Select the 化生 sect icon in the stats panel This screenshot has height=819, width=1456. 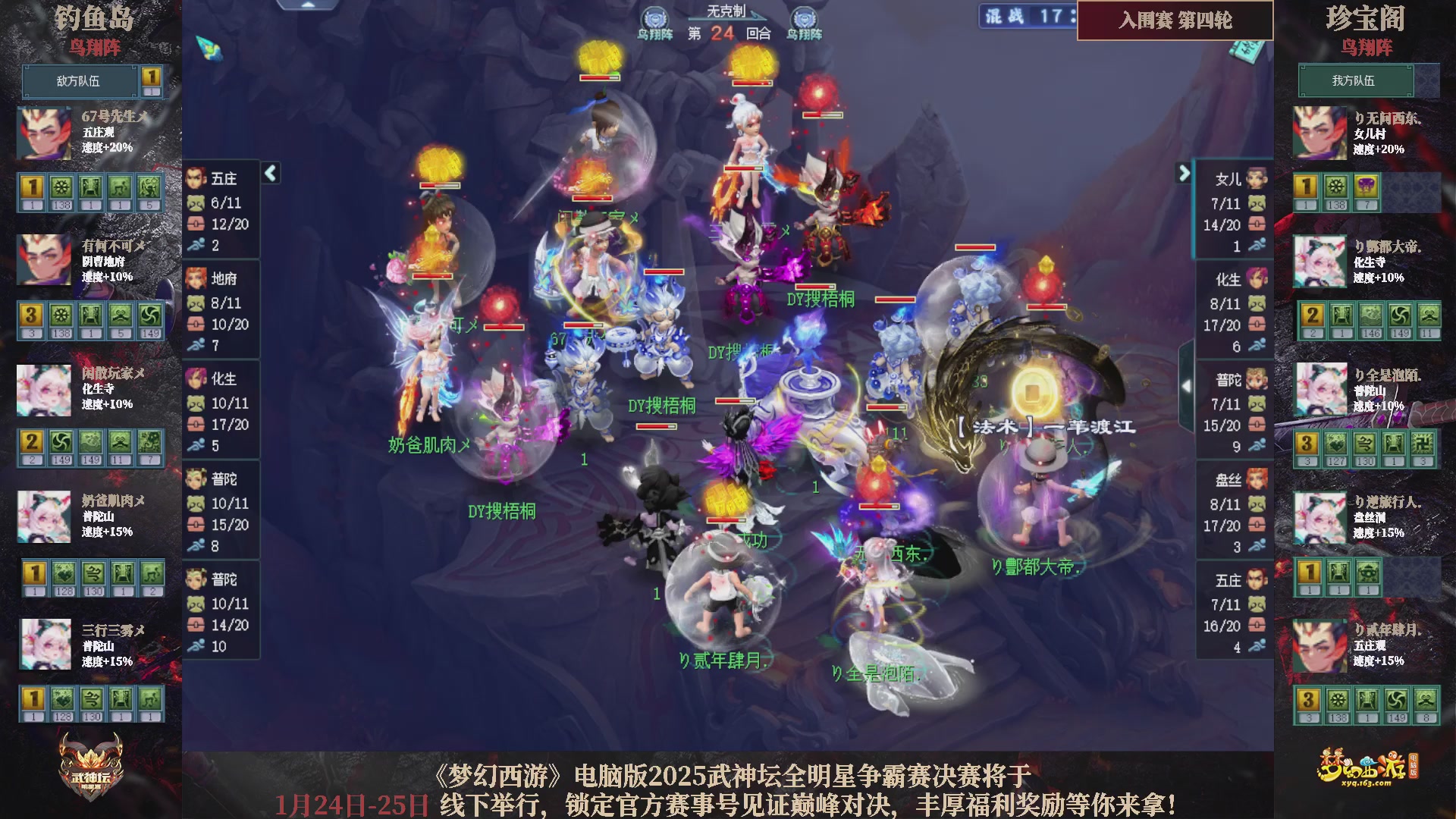[196, 379]
